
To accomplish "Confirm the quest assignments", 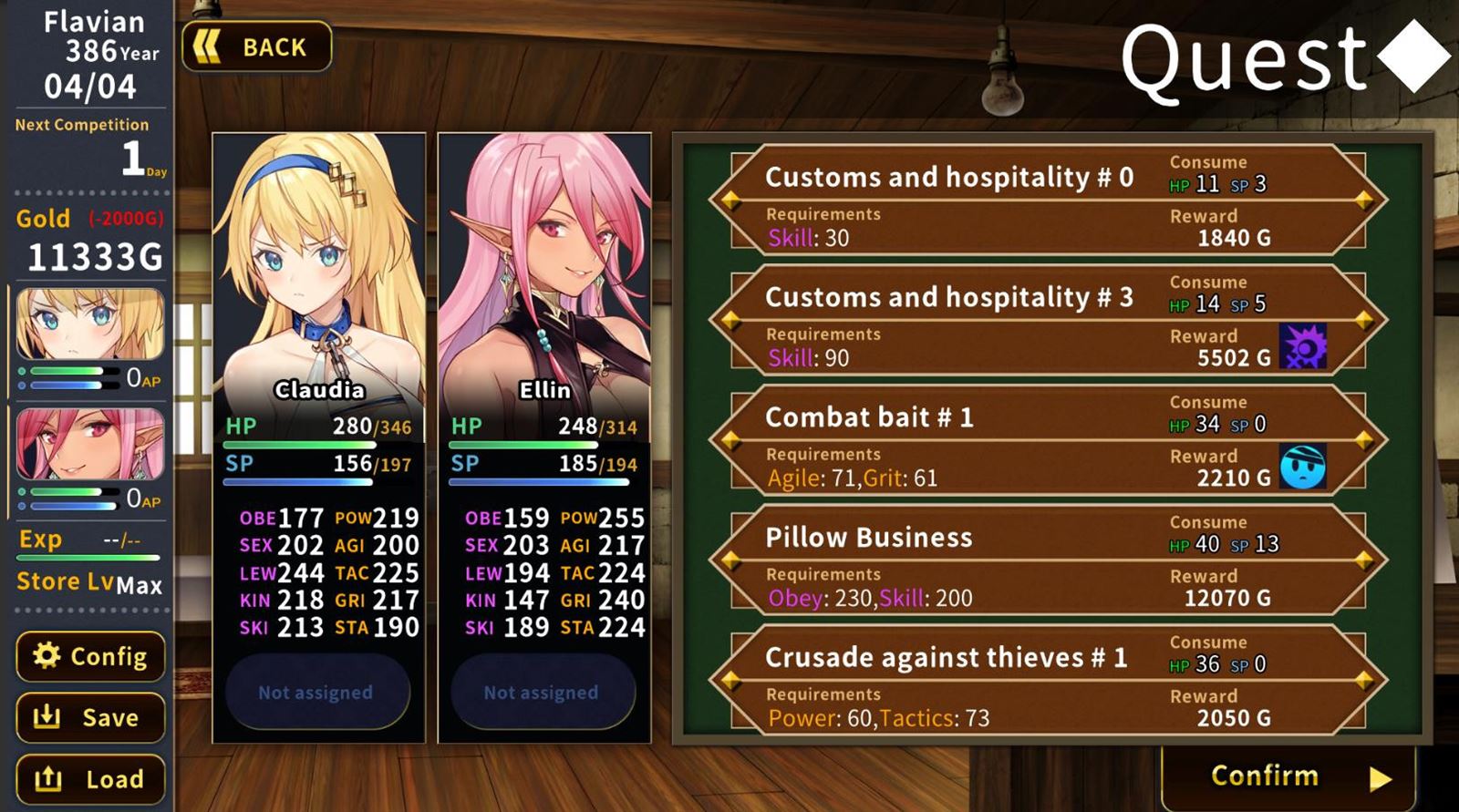I will pos(1288,776).
